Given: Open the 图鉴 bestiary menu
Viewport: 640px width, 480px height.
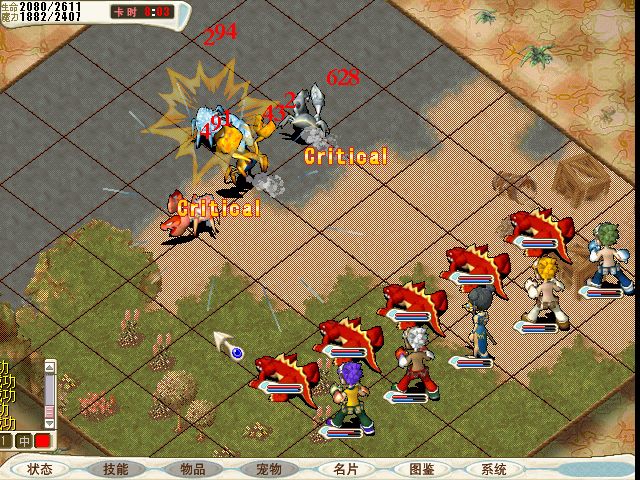Looking at the screenshot, I should (x=421, y=469).
